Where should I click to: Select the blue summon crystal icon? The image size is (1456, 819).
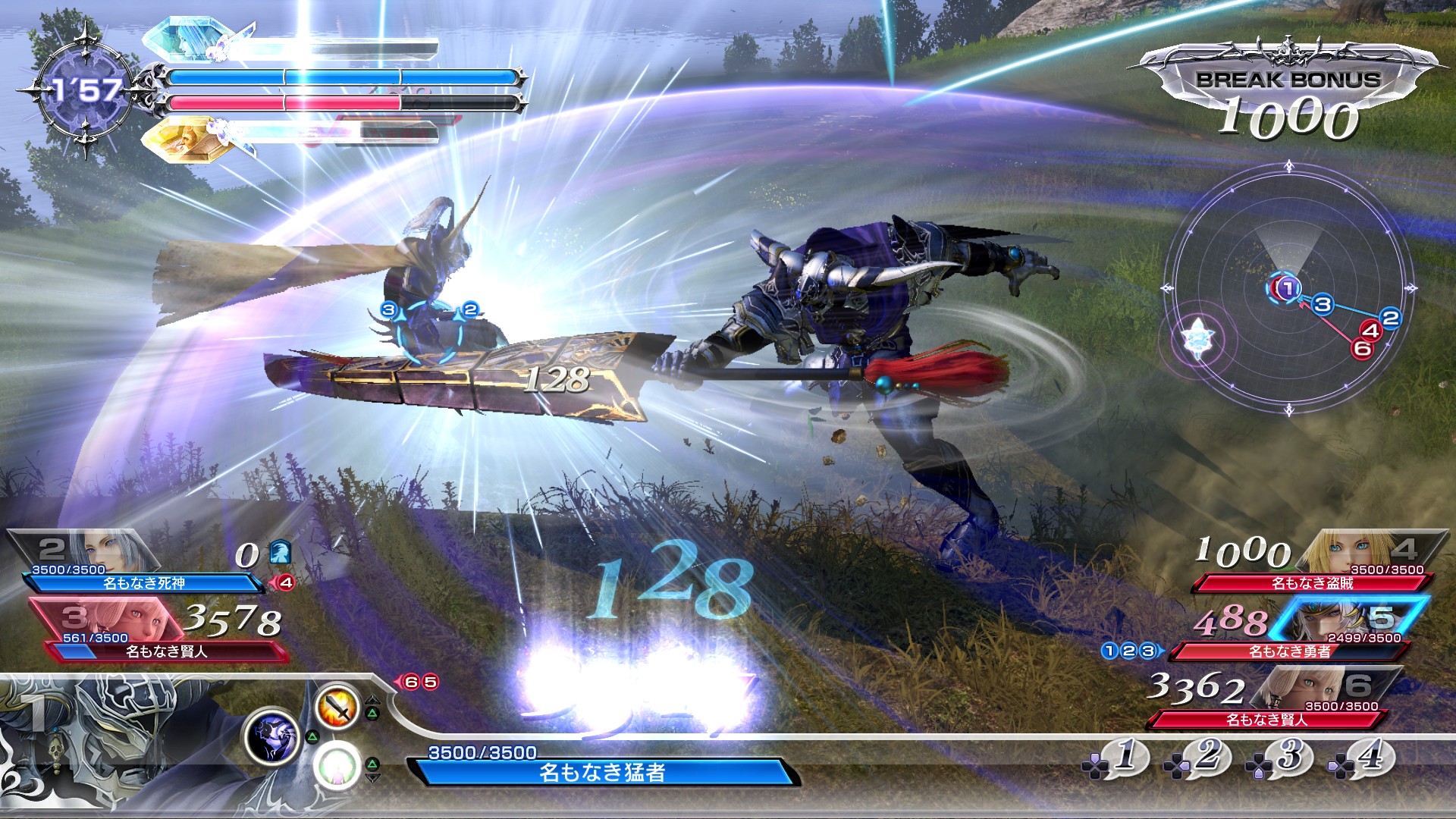coord(186,39)
